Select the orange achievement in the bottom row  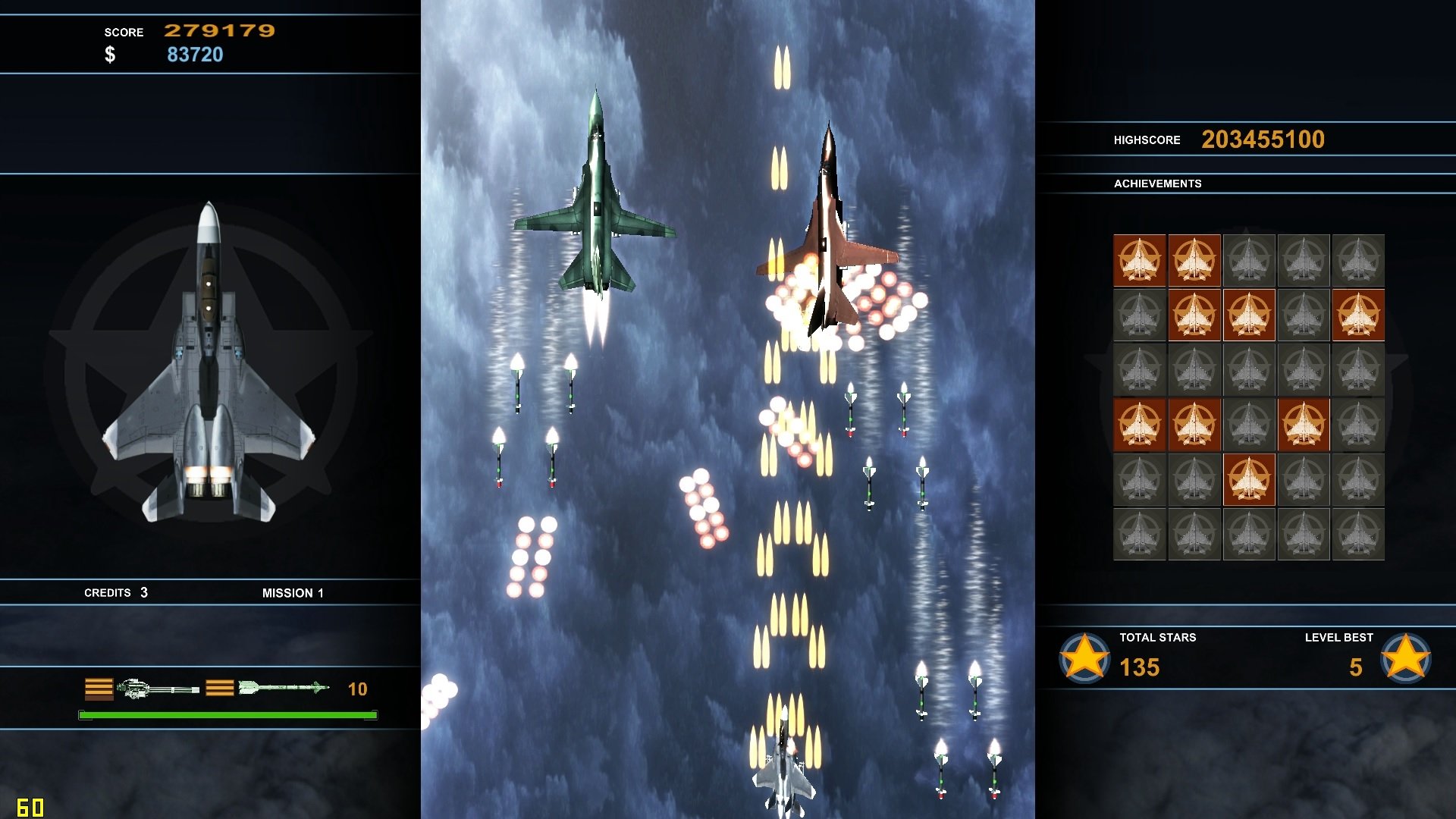(x=1249, y=479)
